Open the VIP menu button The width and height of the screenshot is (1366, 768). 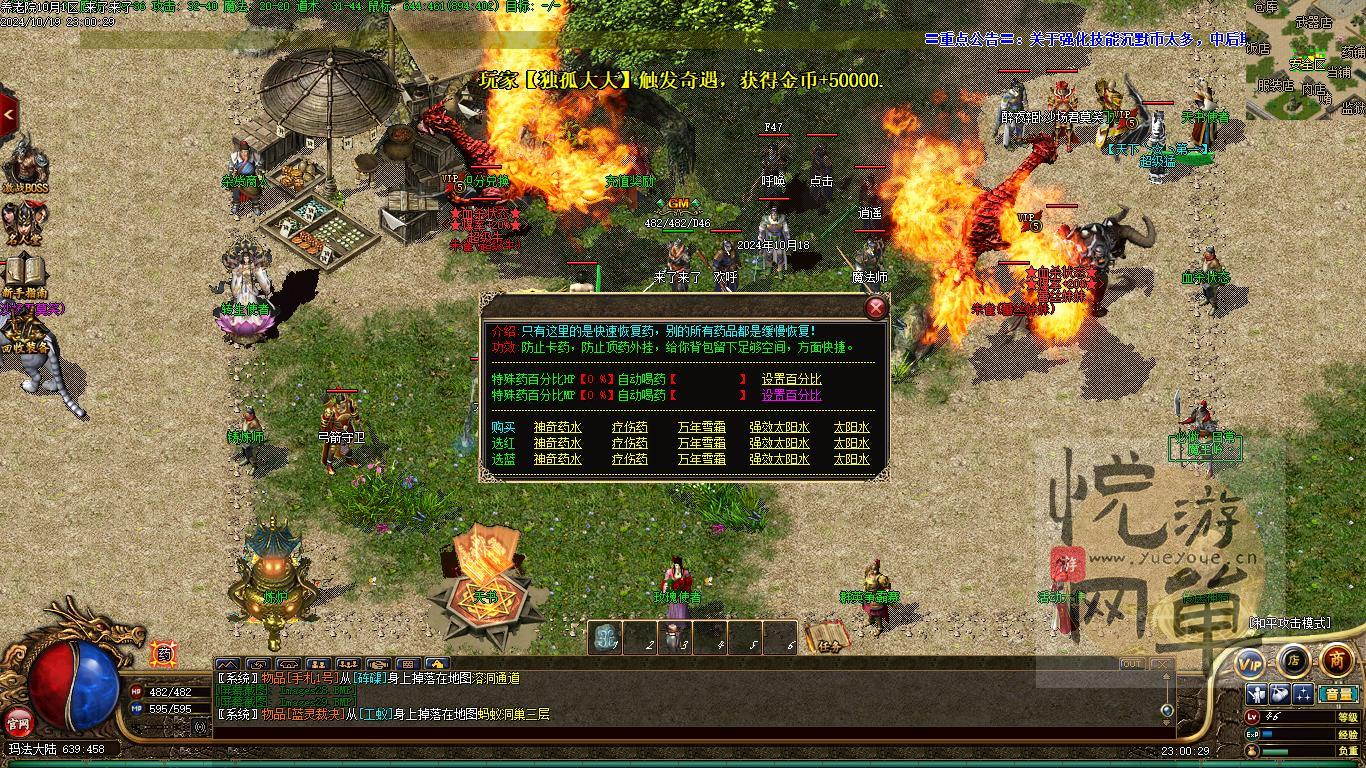pyautogui.click(x=1250, y=662)
